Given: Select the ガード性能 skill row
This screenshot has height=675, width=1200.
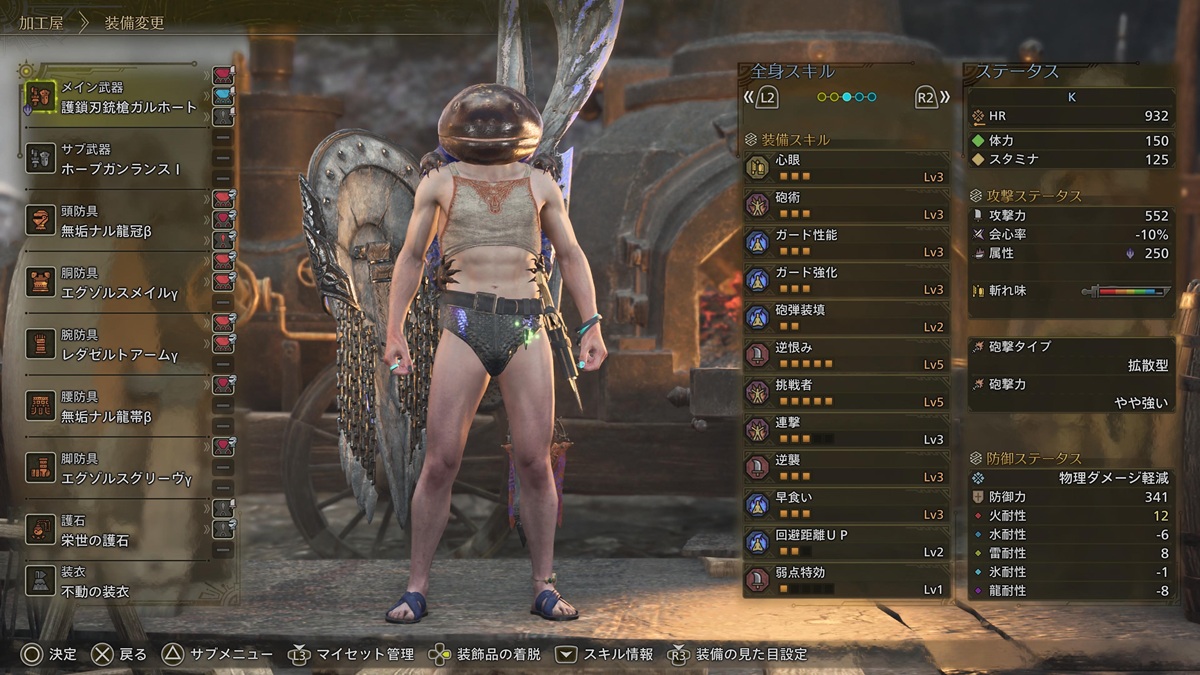Looking at the screenshot, I should pyautogui.click(x=845, y=243).
